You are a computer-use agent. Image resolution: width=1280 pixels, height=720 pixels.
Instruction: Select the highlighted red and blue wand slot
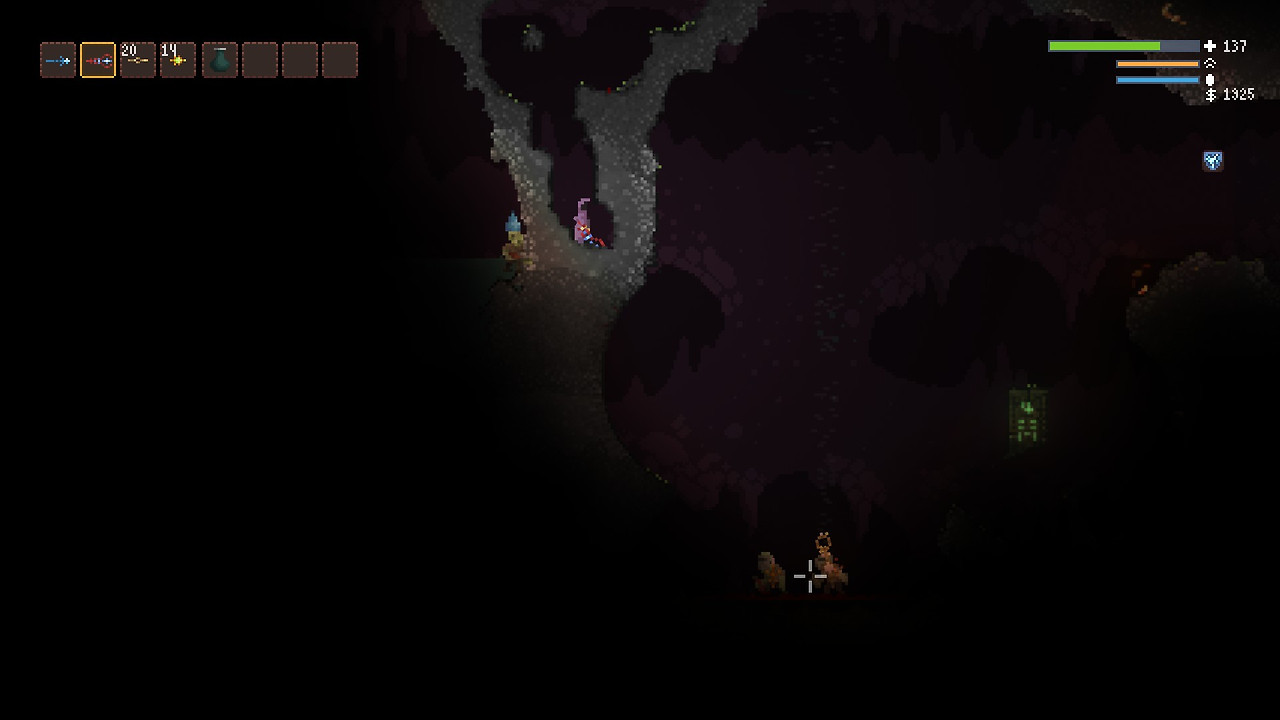pyautogui.click(x=98, y=61)
